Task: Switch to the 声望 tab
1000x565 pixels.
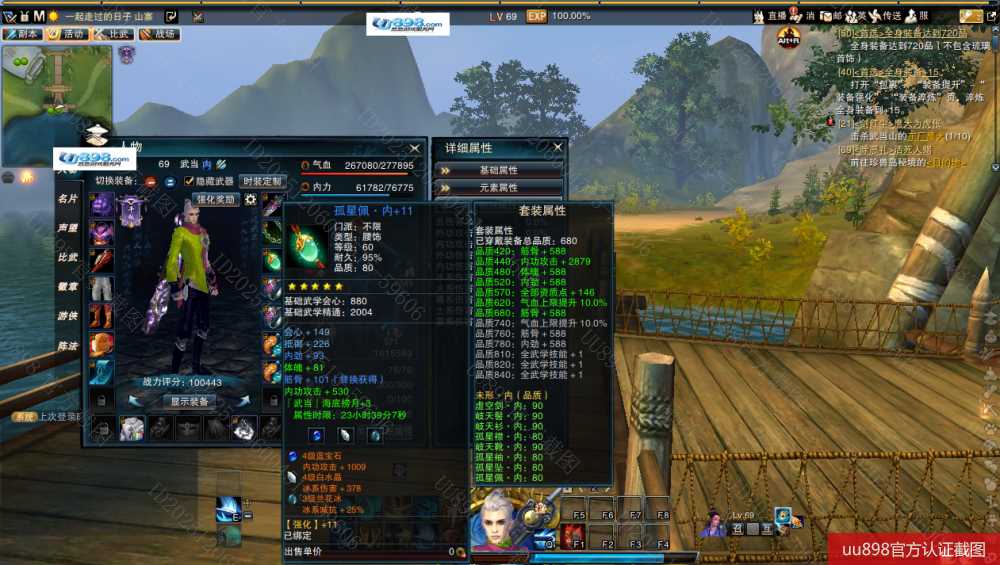Action: [x=67, y=227]
